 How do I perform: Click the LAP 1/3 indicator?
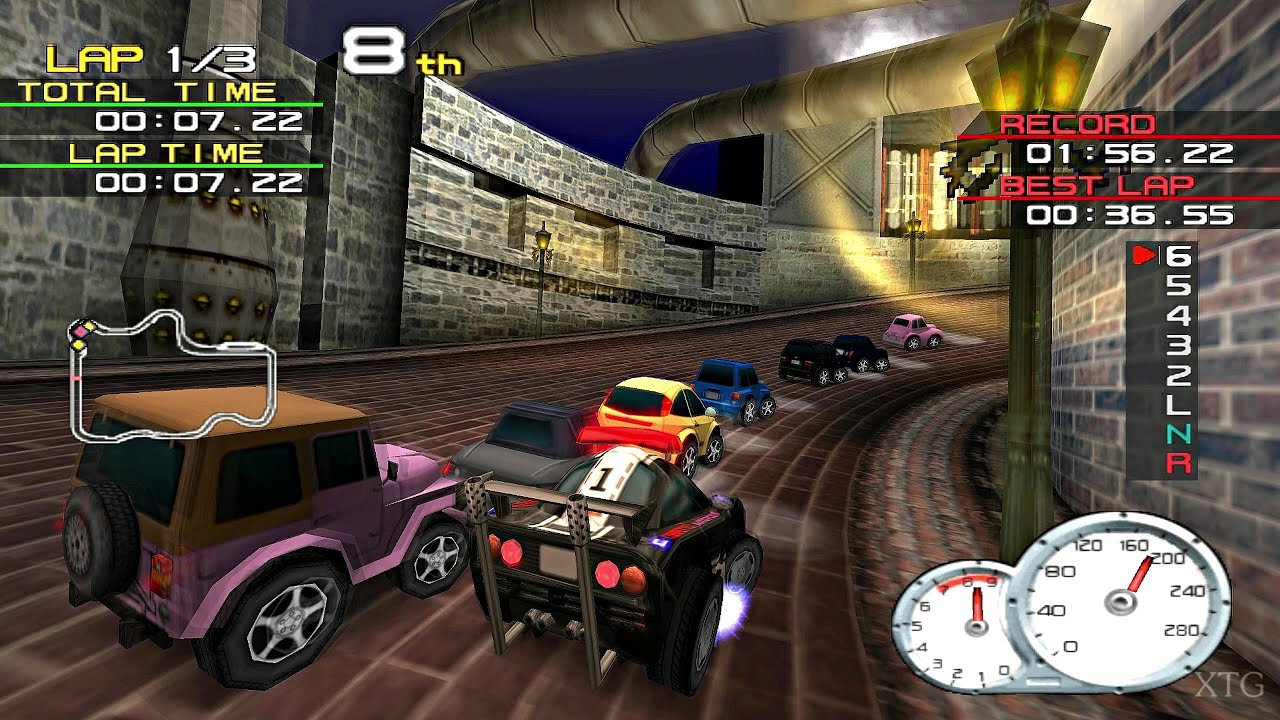tap(150, 58)
